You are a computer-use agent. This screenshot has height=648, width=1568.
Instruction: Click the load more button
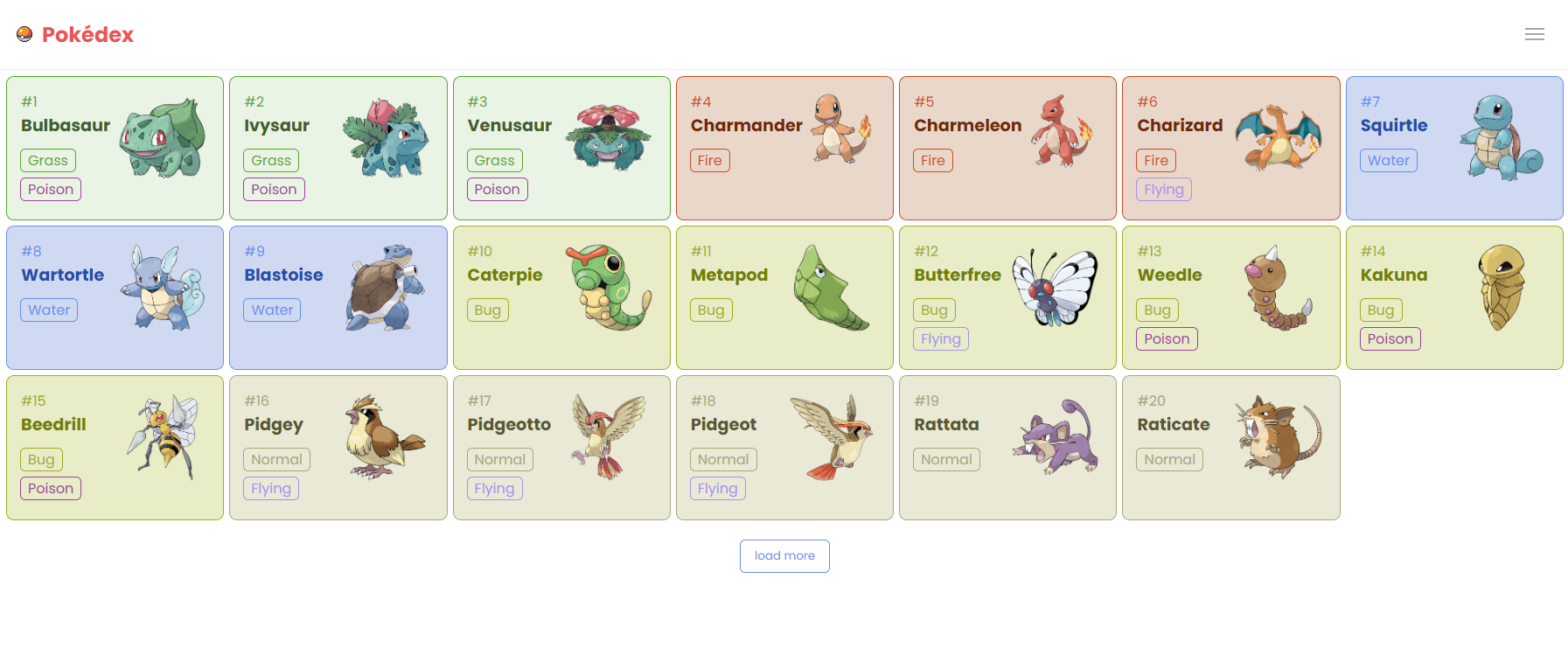[x=784, y=556]
